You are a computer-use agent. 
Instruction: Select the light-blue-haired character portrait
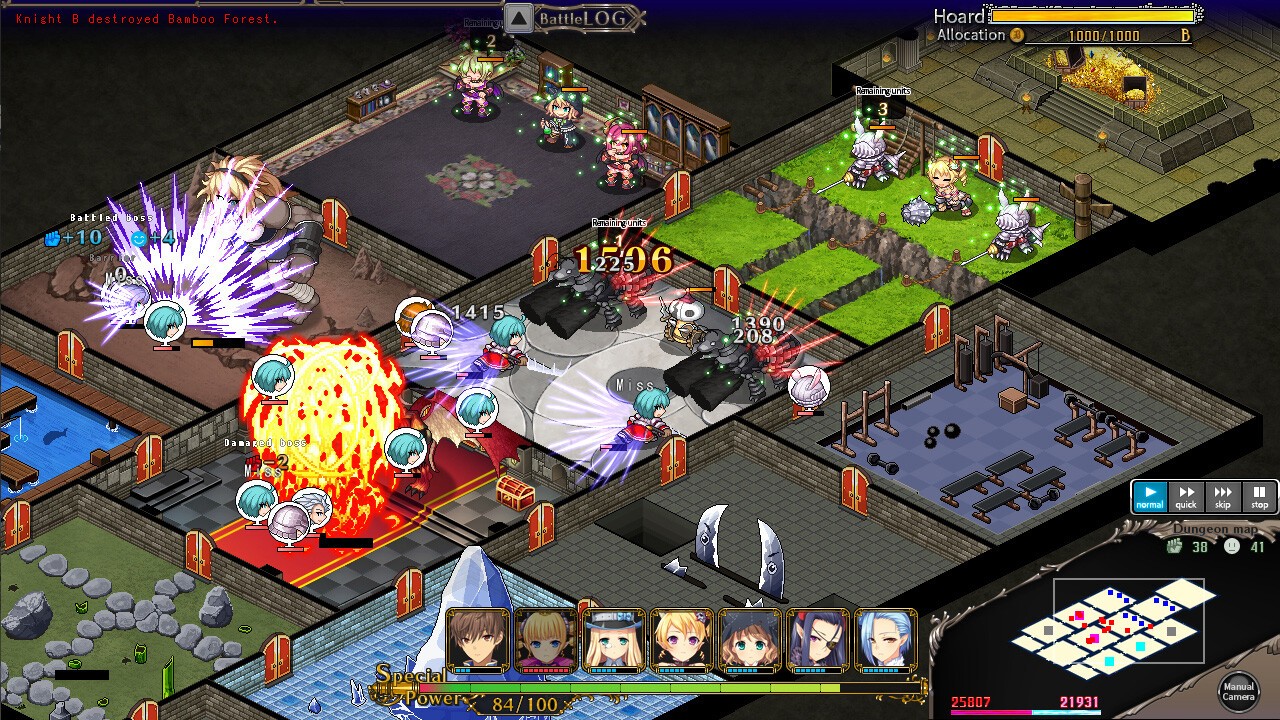(886, 640)
